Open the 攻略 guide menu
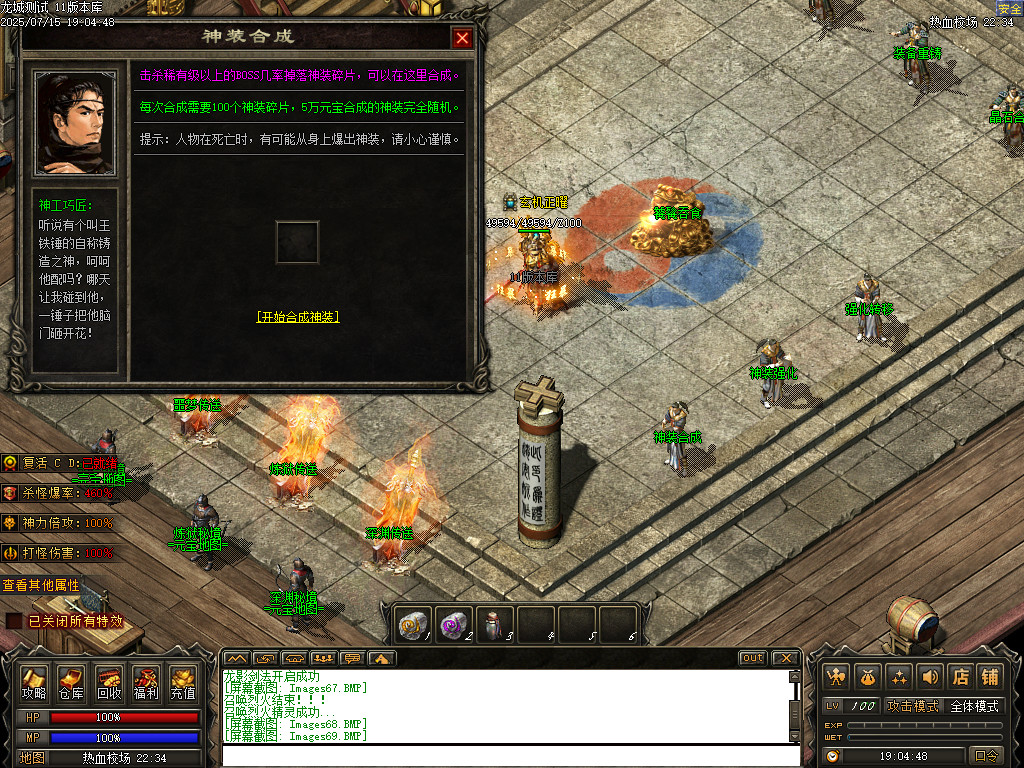 coord(34,683)
